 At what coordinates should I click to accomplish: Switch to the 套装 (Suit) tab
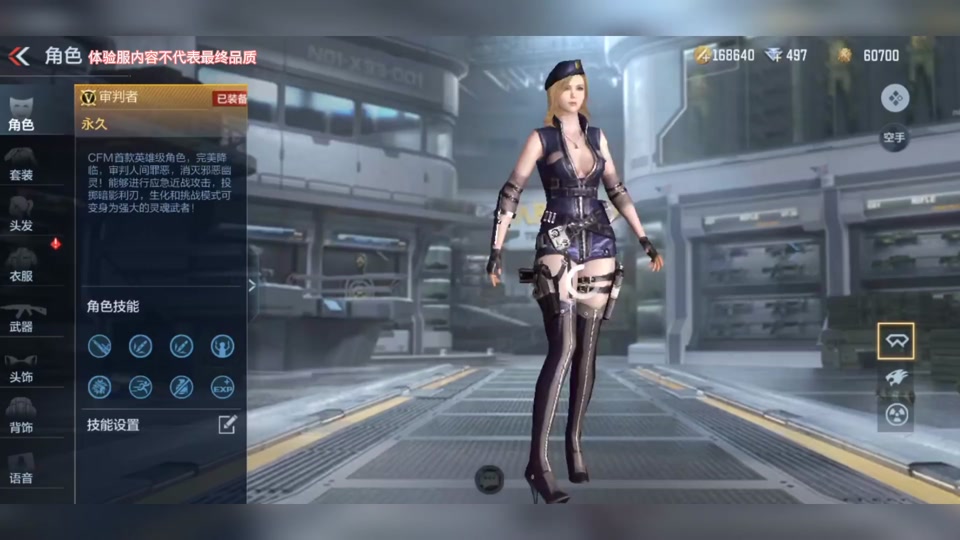[x=21, y=163]
